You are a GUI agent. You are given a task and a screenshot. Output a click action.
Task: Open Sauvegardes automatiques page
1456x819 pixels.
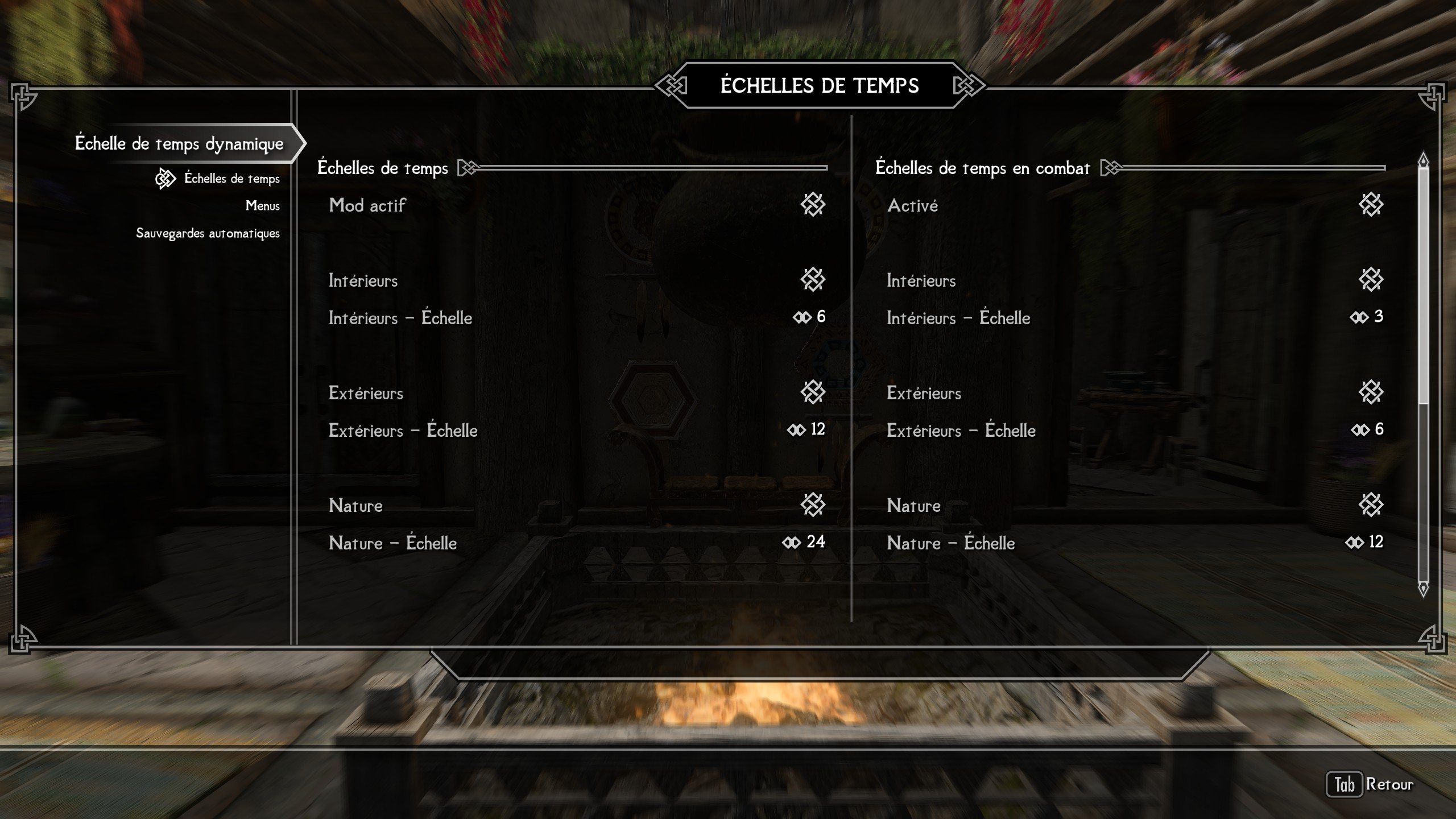point(208,233)
